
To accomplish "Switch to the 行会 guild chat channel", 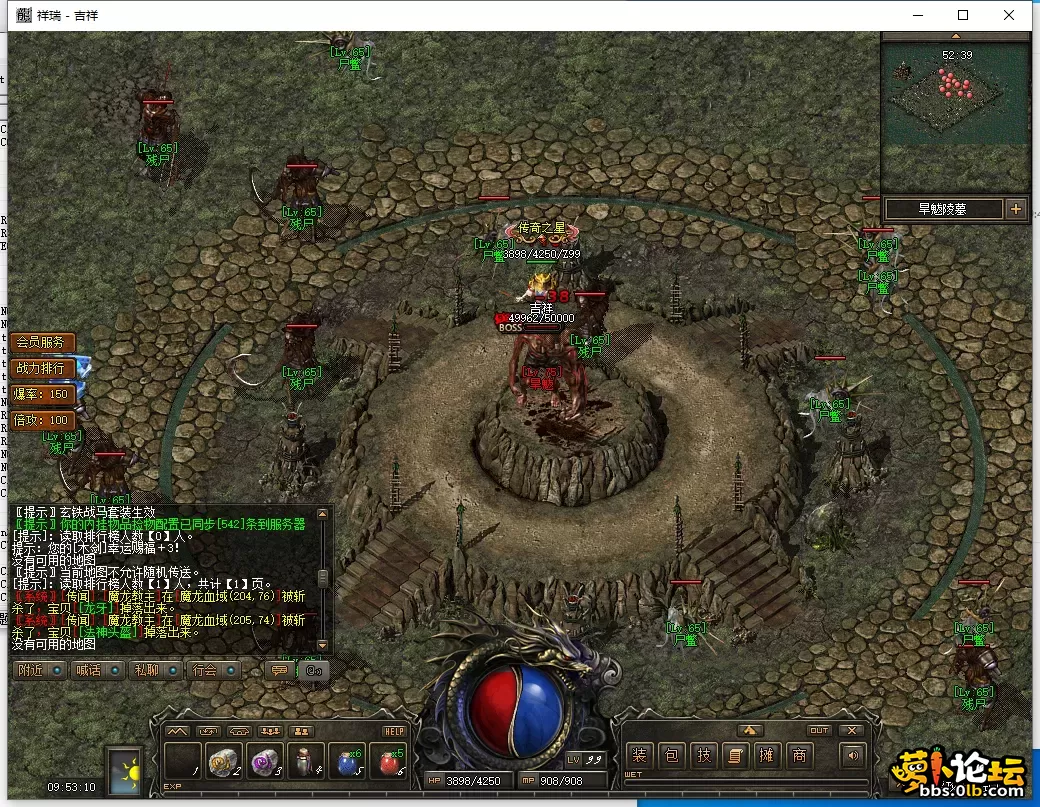I will tap(213, 670).
